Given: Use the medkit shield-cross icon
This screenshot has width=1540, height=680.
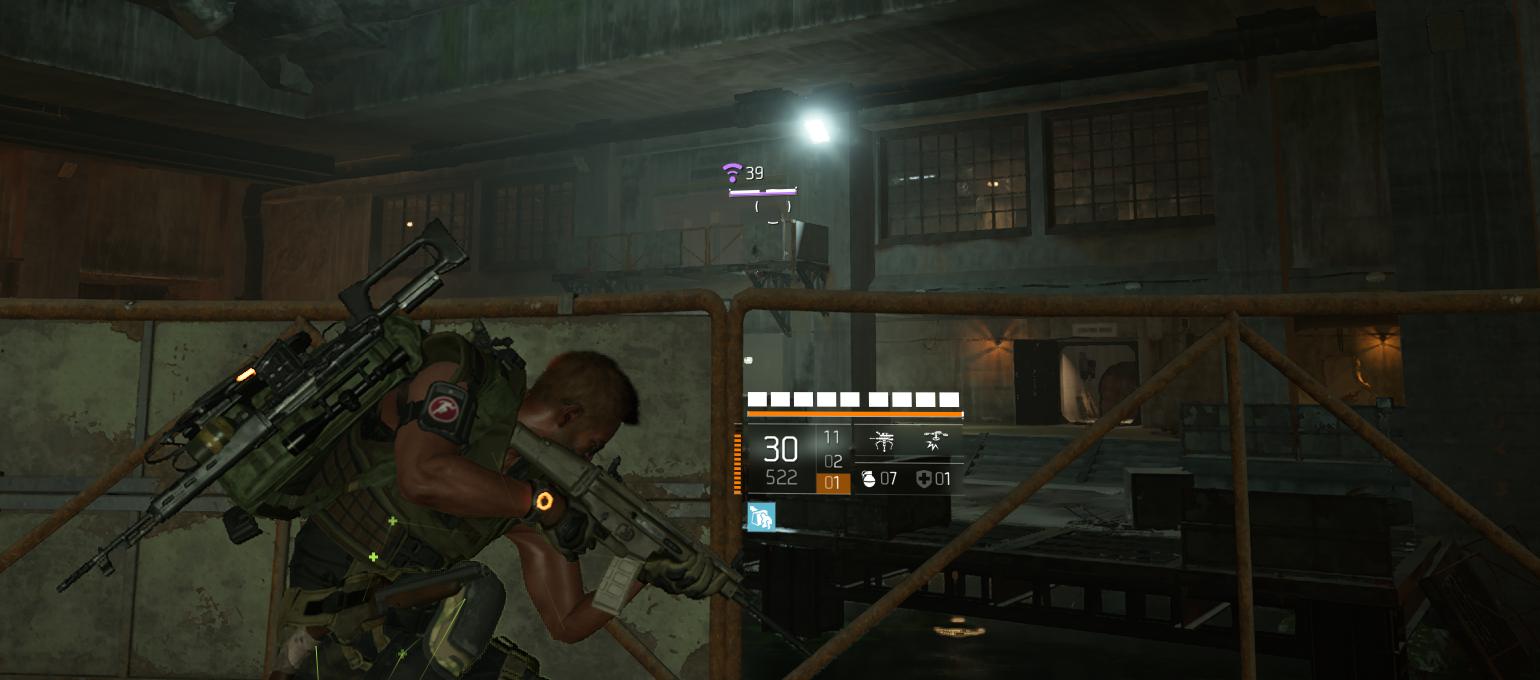Looking at the screenshot, I should point(923,479).
